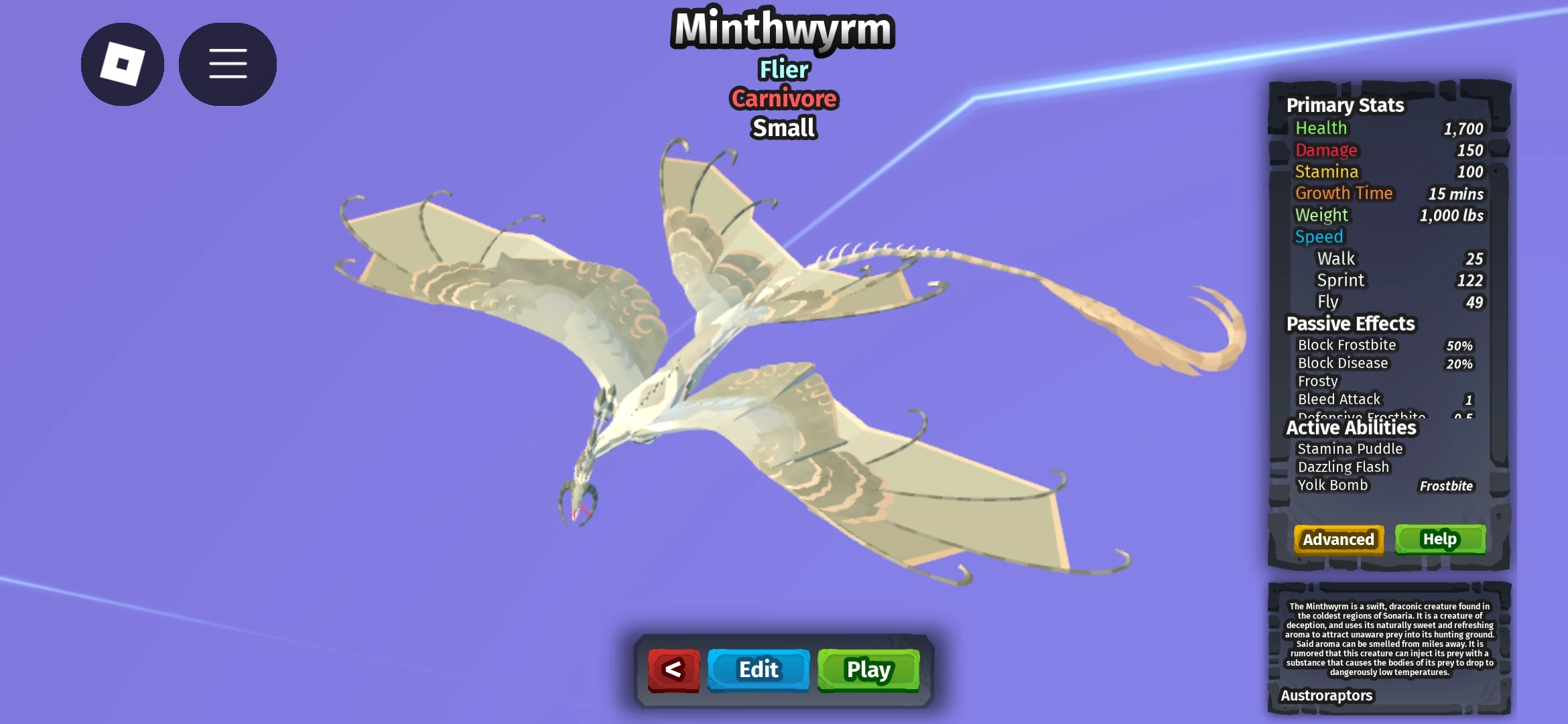Open the Roblox menu icon
The width and height of the screenshot is (1568, 724).
point(123,63)
